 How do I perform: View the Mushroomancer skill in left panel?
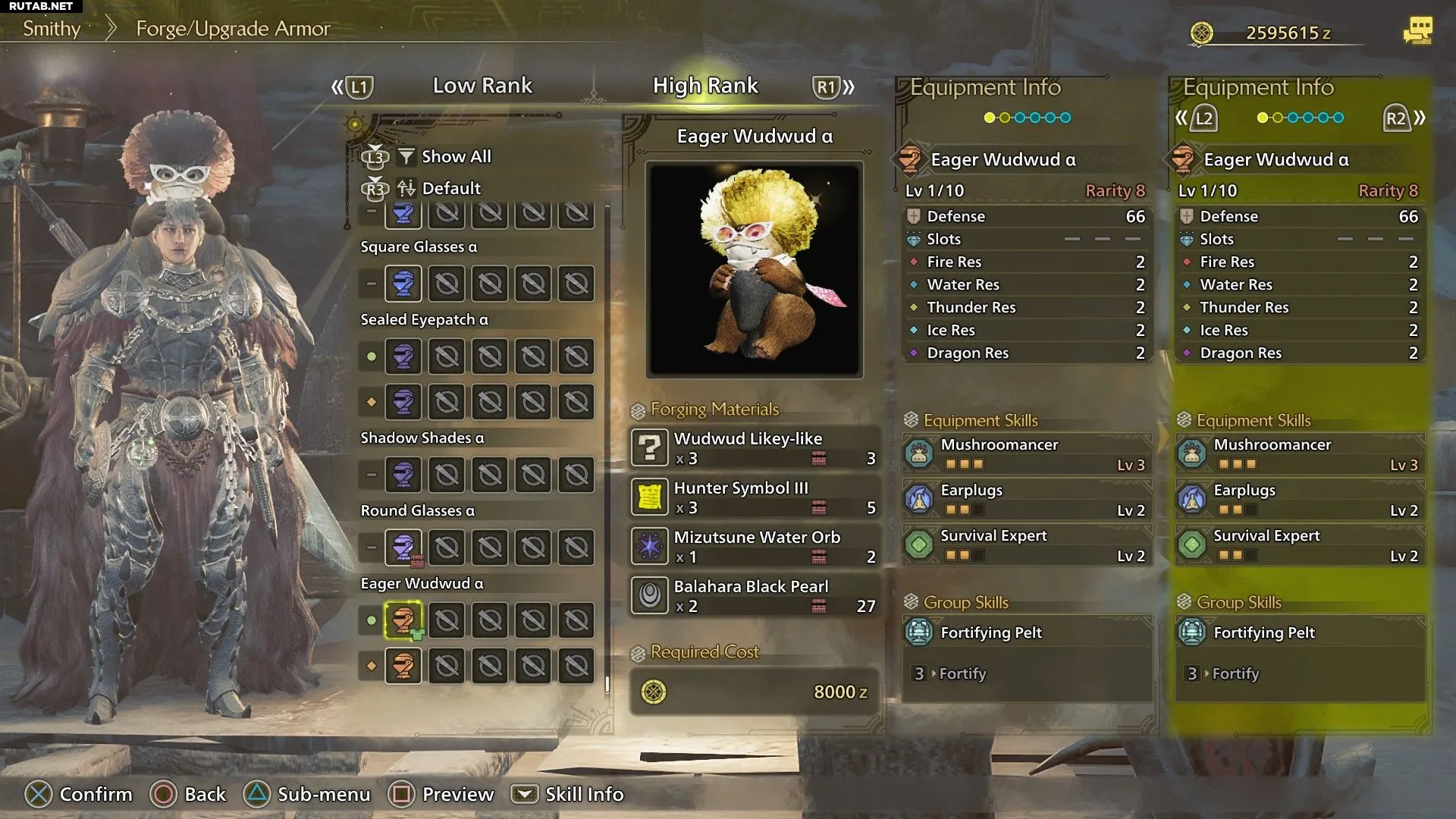[1027, 454]
